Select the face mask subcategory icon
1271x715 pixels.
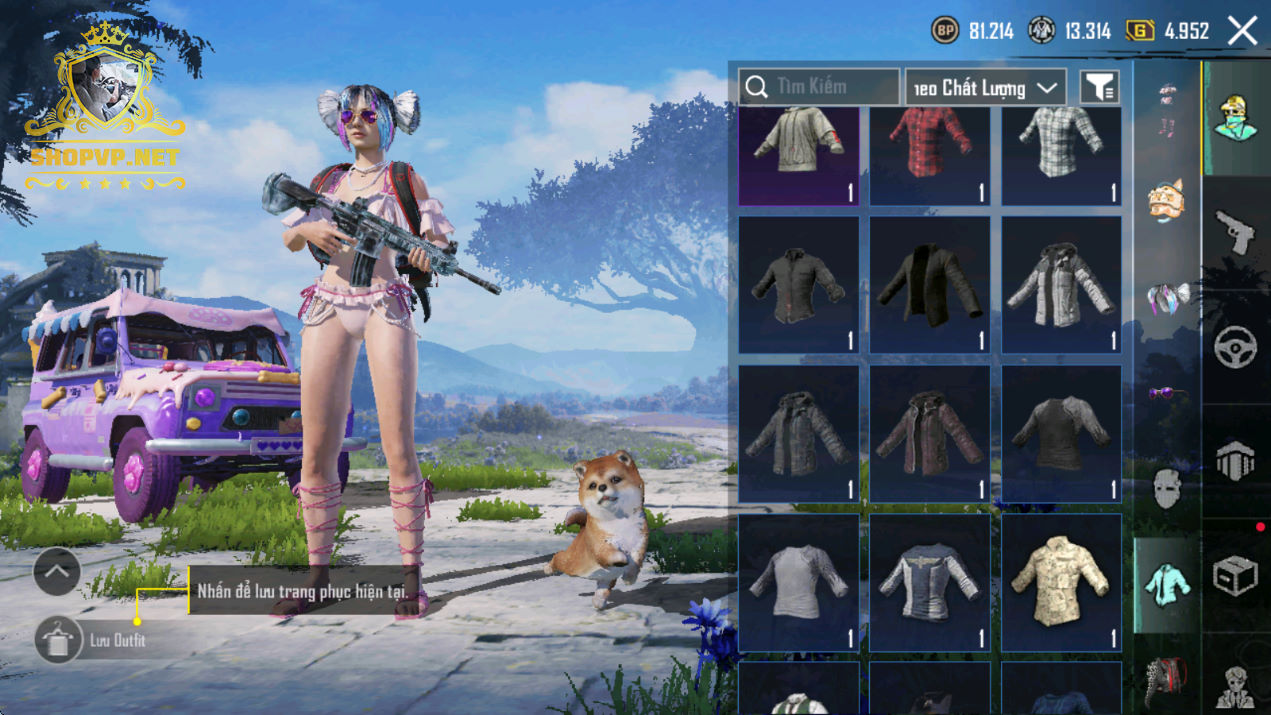click(1166, 490)
